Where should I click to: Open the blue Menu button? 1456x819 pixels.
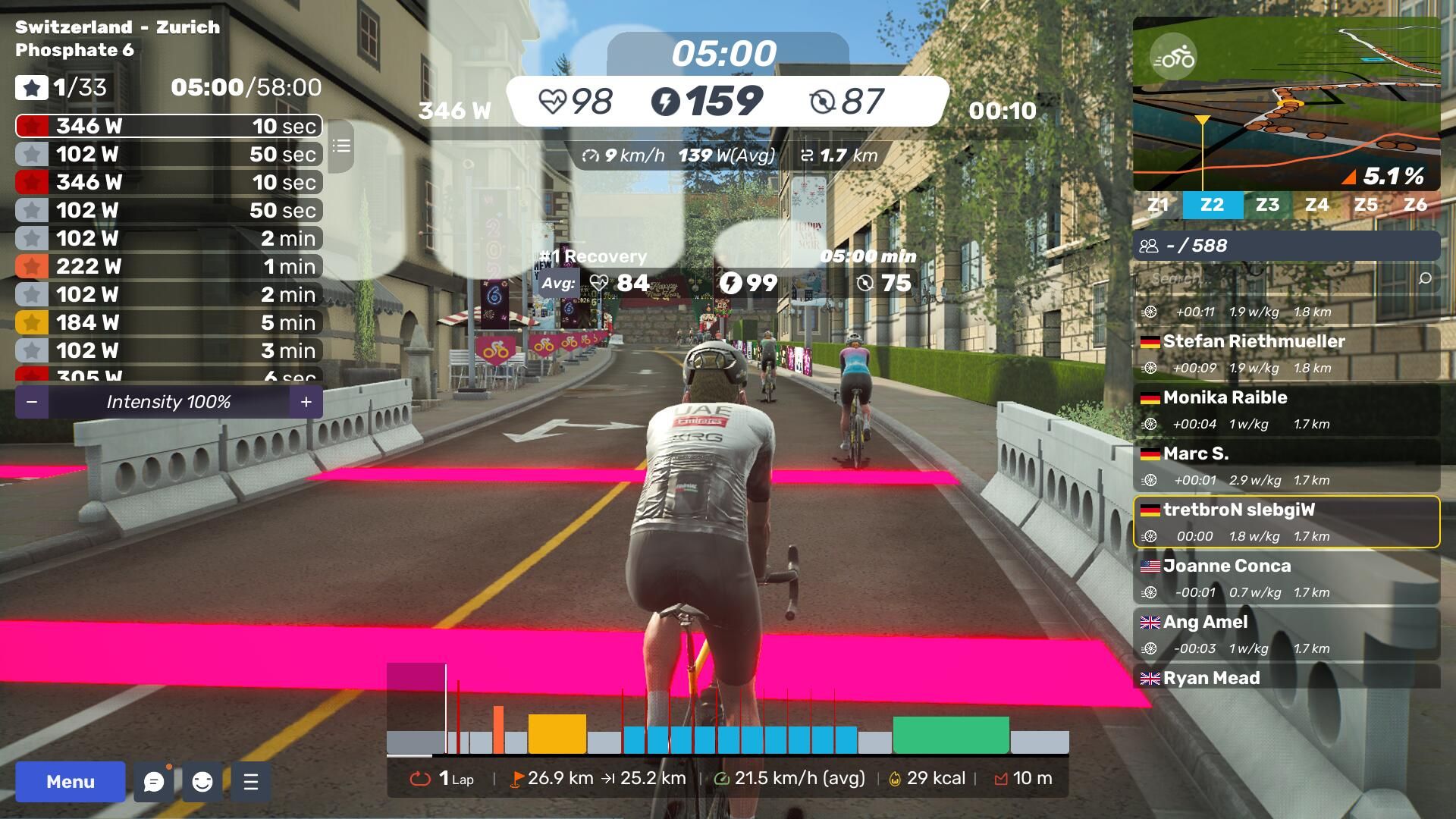pyautogui.click(x=71, y=782)
